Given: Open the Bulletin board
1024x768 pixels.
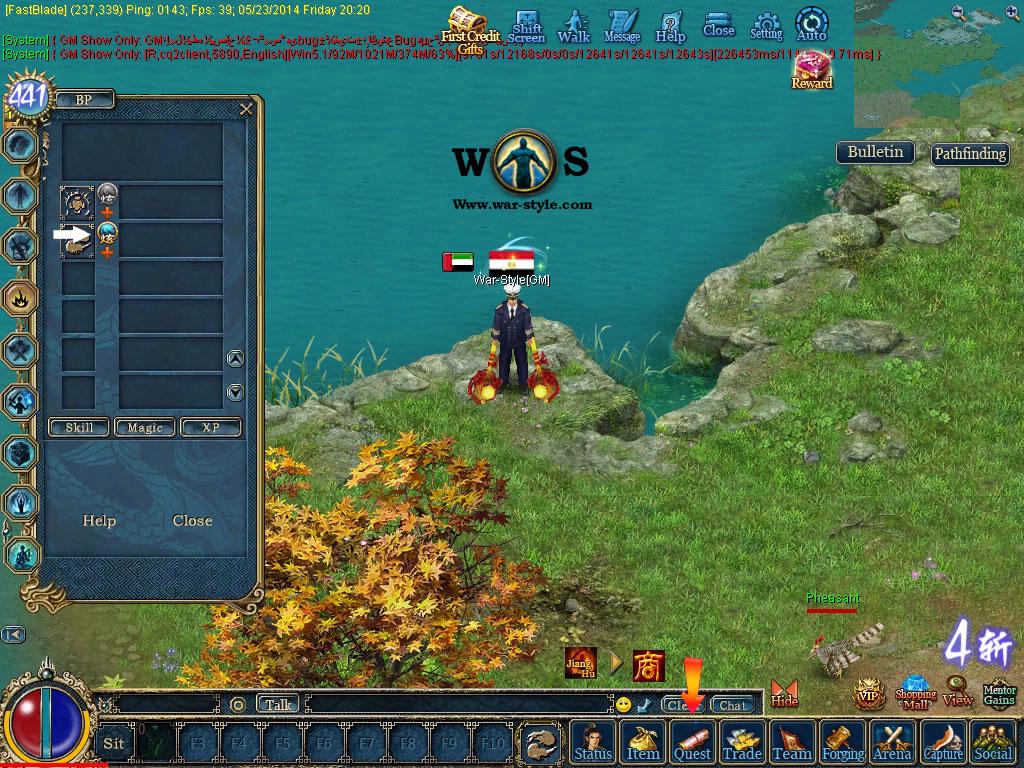Looking at the screenshot, I should [x=875, y=152].
